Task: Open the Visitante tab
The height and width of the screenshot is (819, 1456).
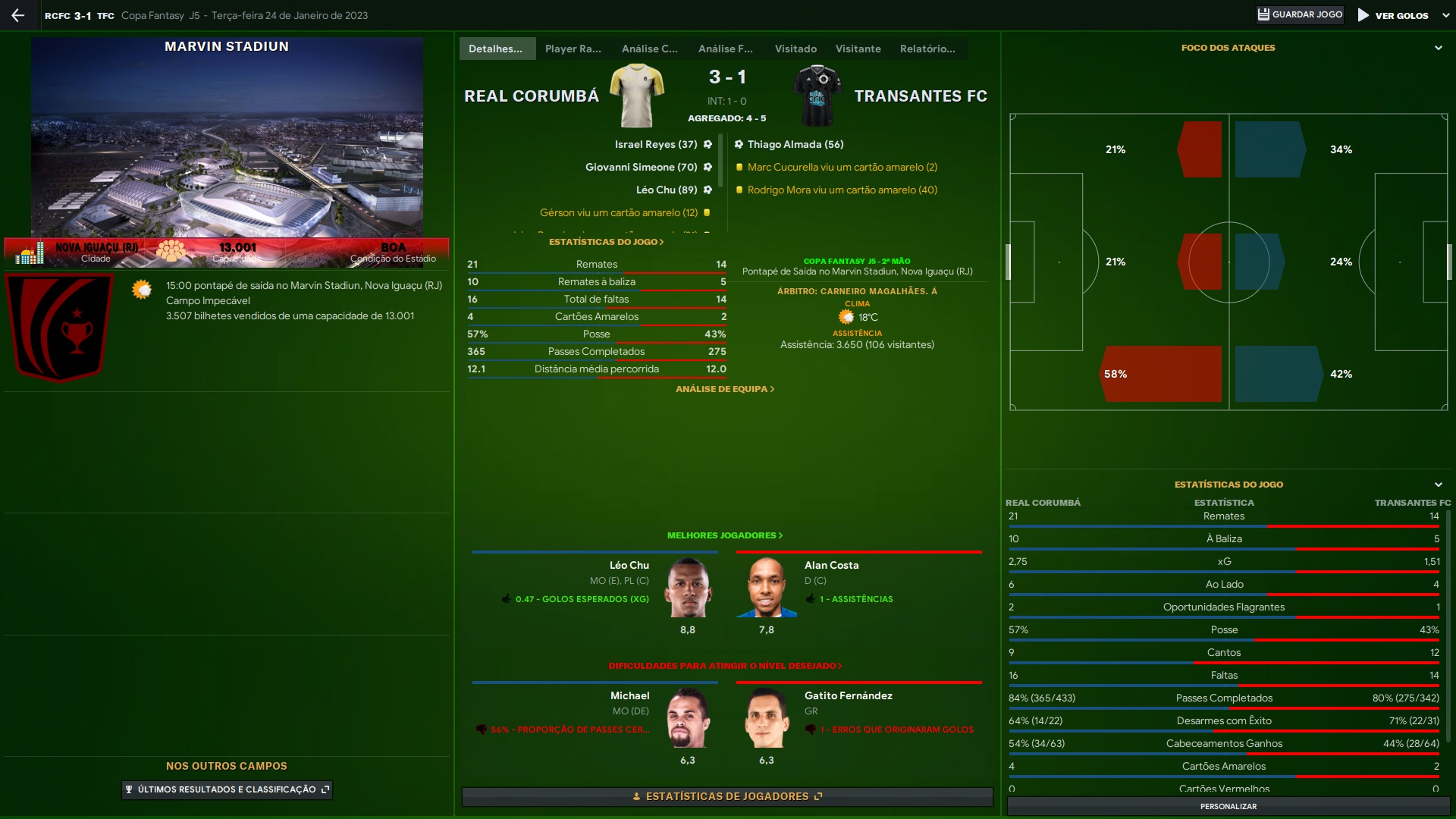Action: (858, 49)
